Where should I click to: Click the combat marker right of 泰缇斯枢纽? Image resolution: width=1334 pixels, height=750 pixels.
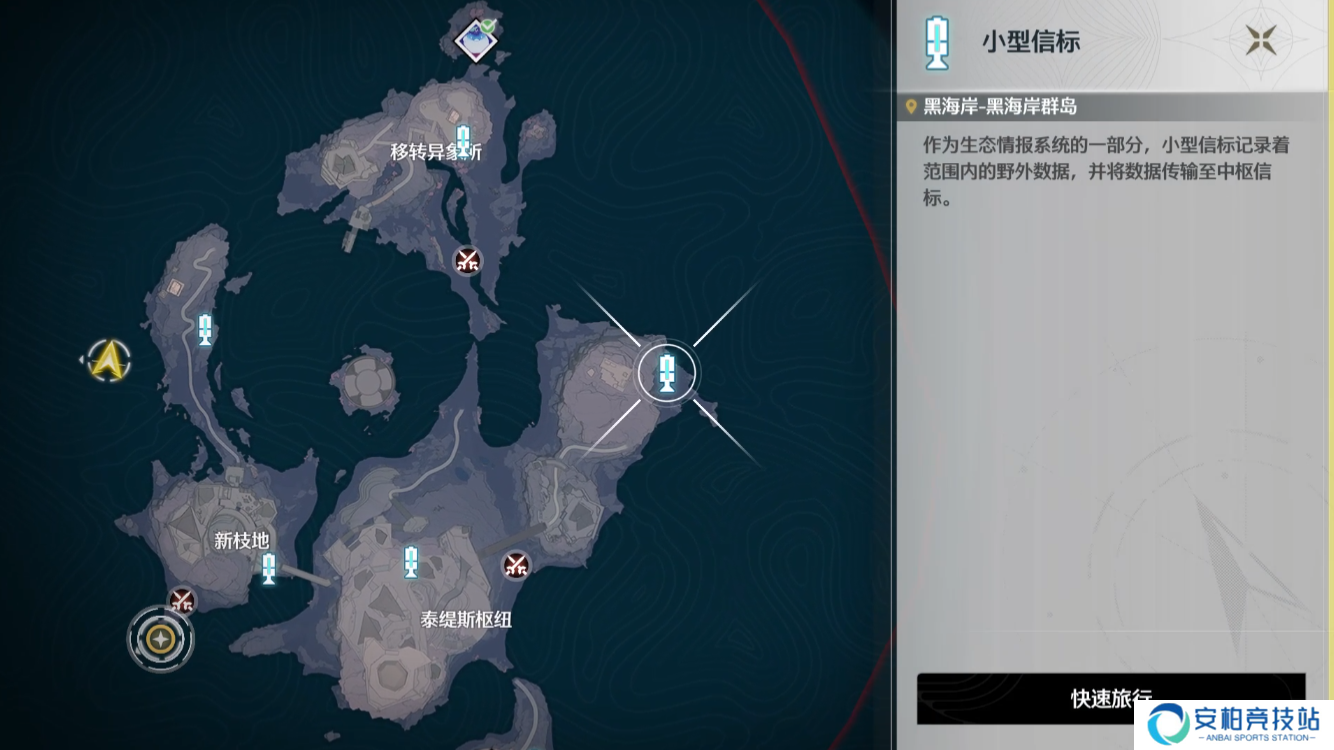click(x=514, y=565)
